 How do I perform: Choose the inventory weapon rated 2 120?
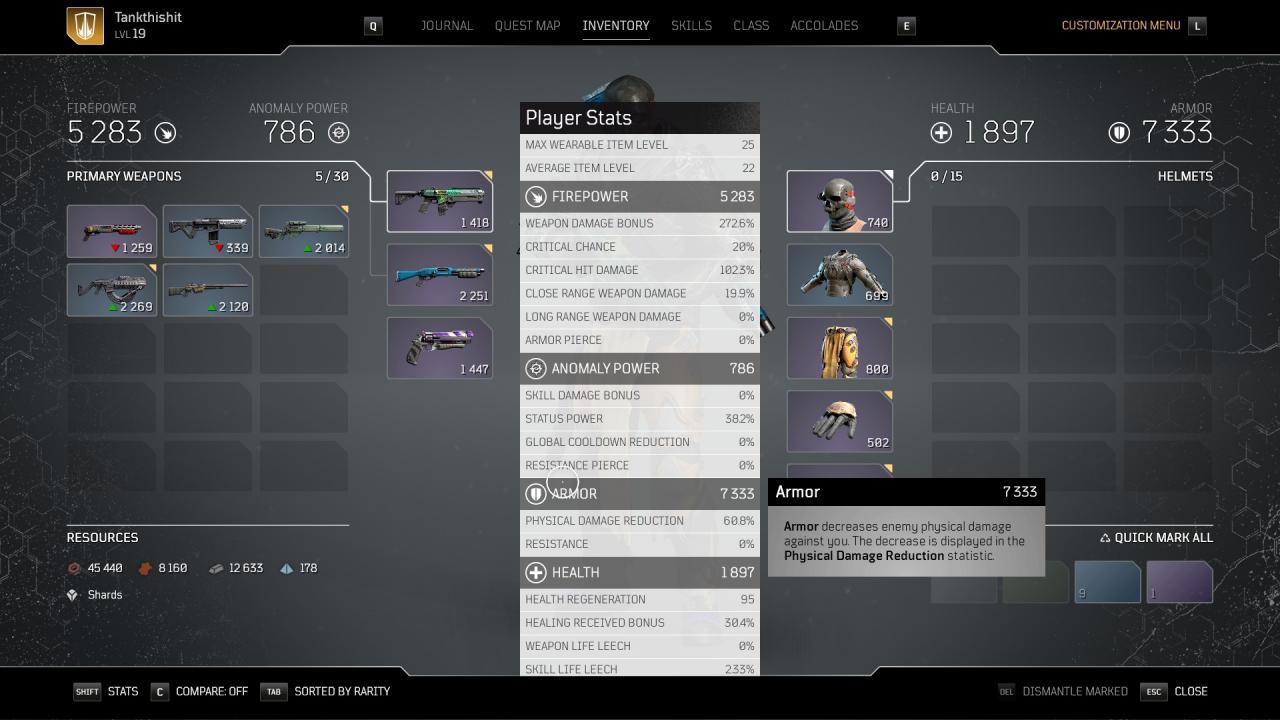(208, 290)
